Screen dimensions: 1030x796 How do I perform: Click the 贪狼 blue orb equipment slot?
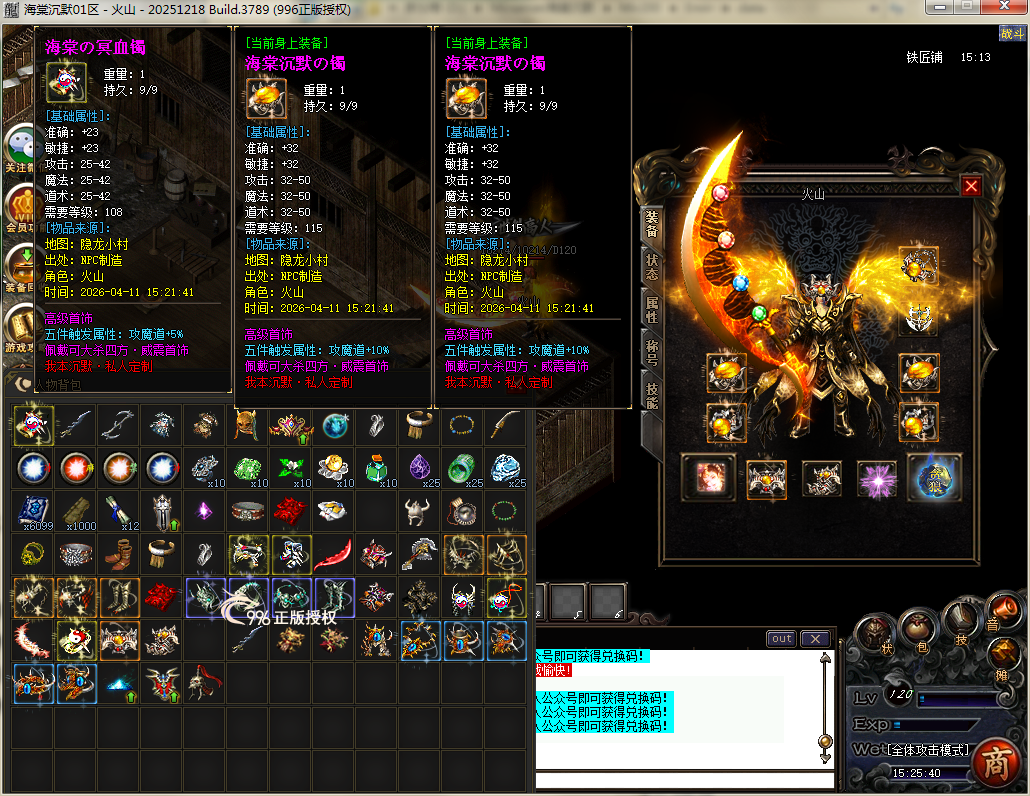click(934, 477)
